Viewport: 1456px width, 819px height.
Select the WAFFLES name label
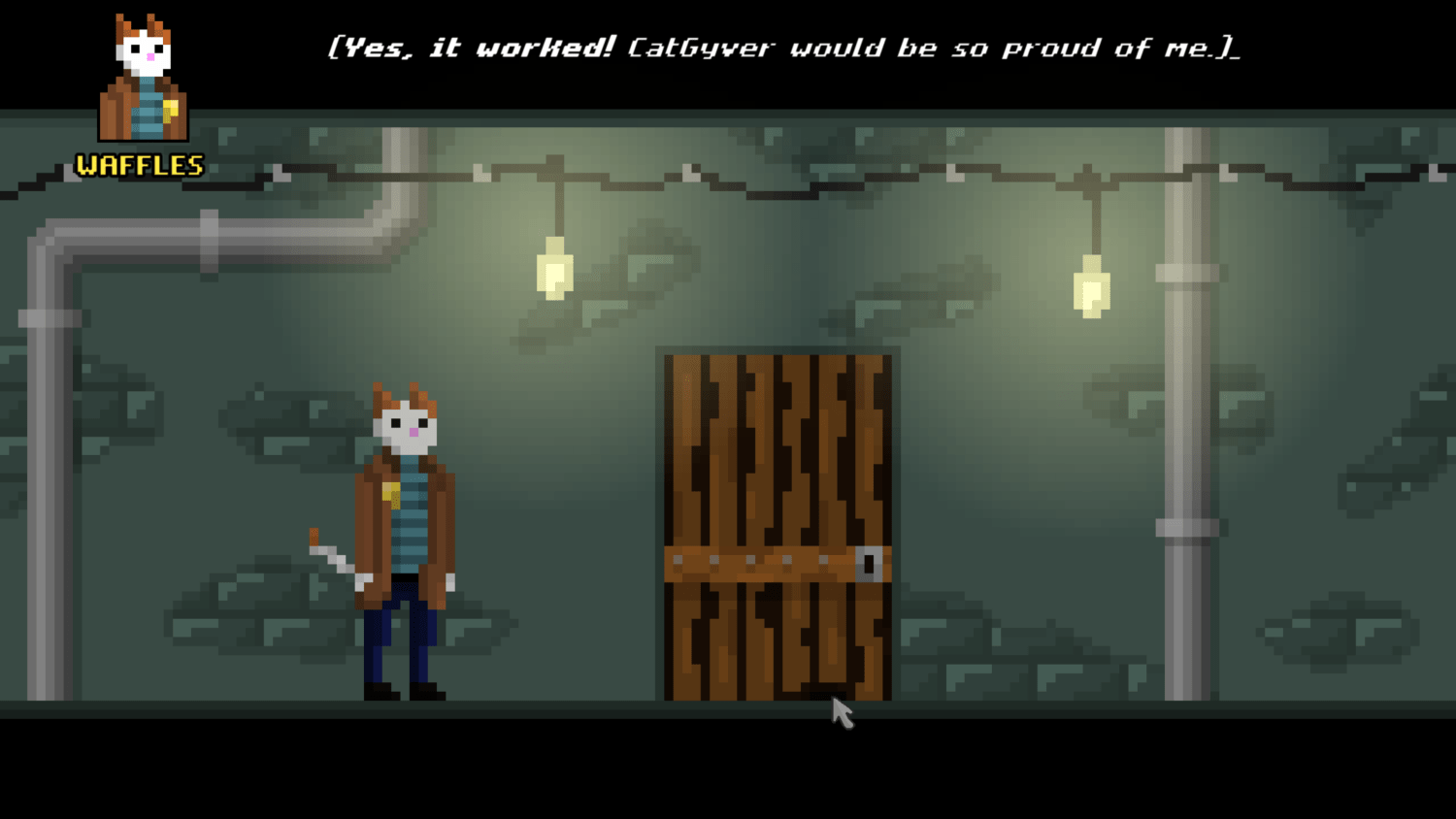click(x=139, y=165)
